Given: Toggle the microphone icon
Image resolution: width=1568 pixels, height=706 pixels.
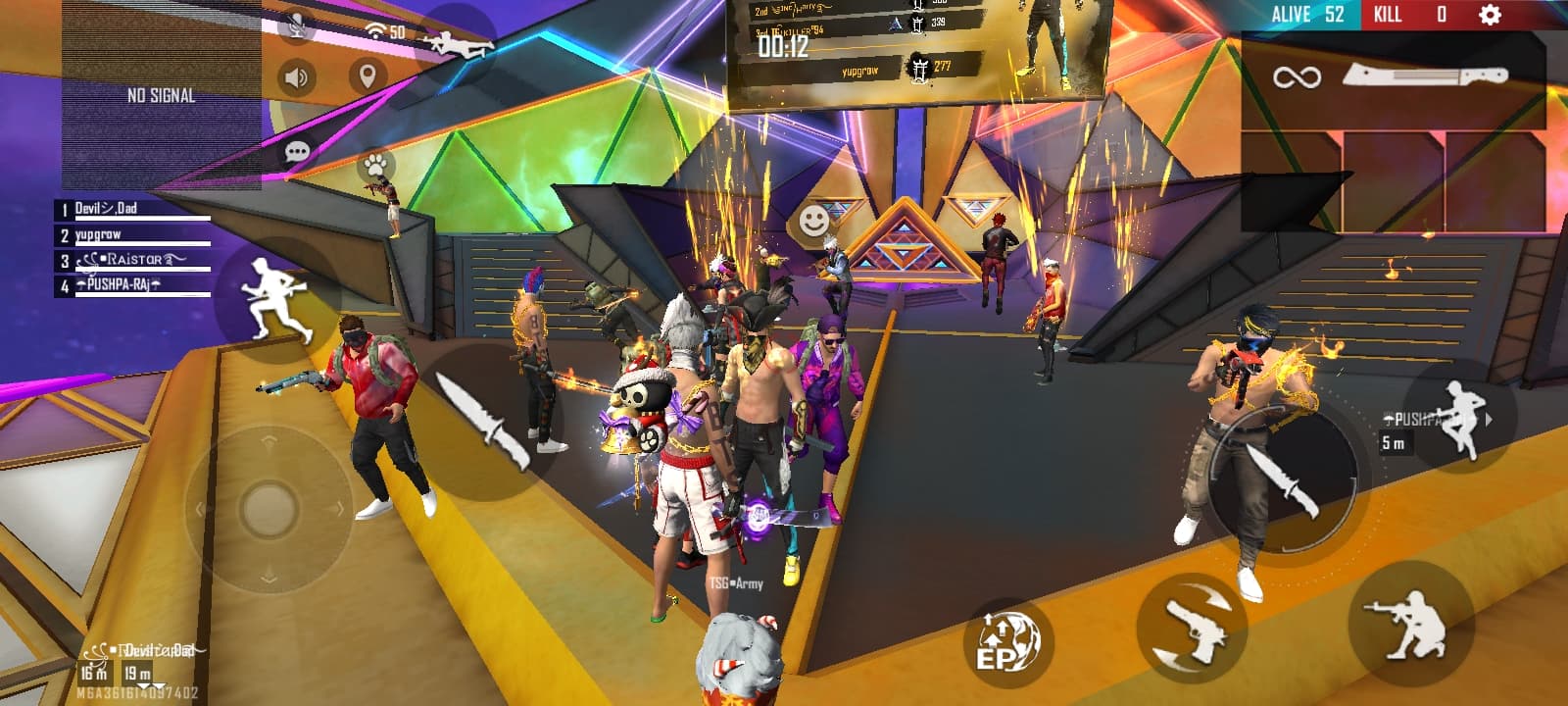Looking at the screenshot, I should pyautogui.click(x=295, y=26).
